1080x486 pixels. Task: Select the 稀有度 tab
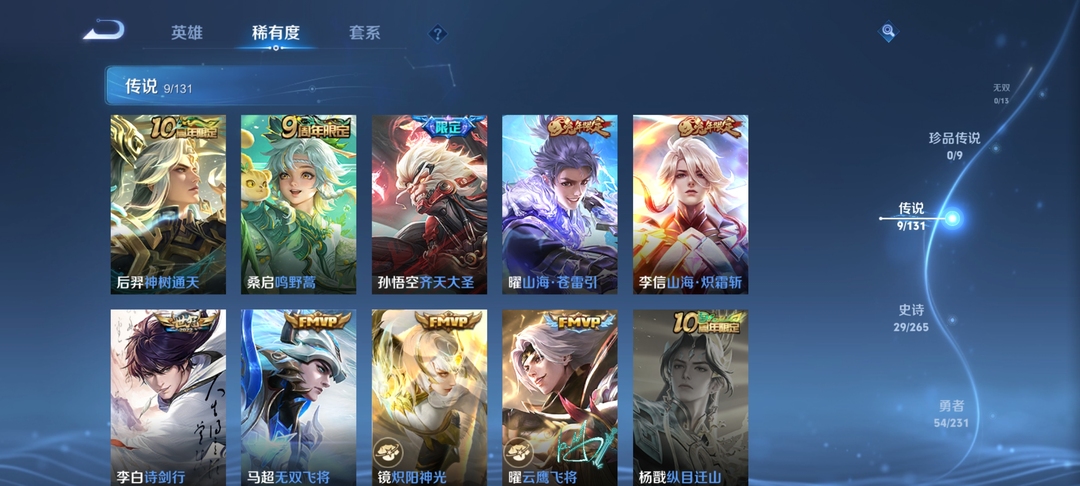pyautogui.click(x=275, y=33)
